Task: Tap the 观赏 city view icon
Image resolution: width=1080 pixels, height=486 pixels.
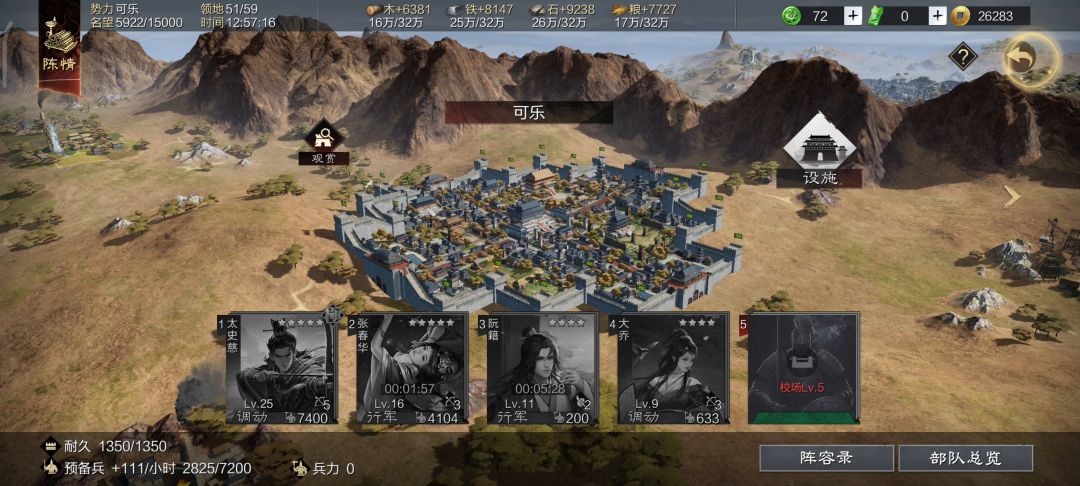Action: pyautogui.click(x=324, y=141)
